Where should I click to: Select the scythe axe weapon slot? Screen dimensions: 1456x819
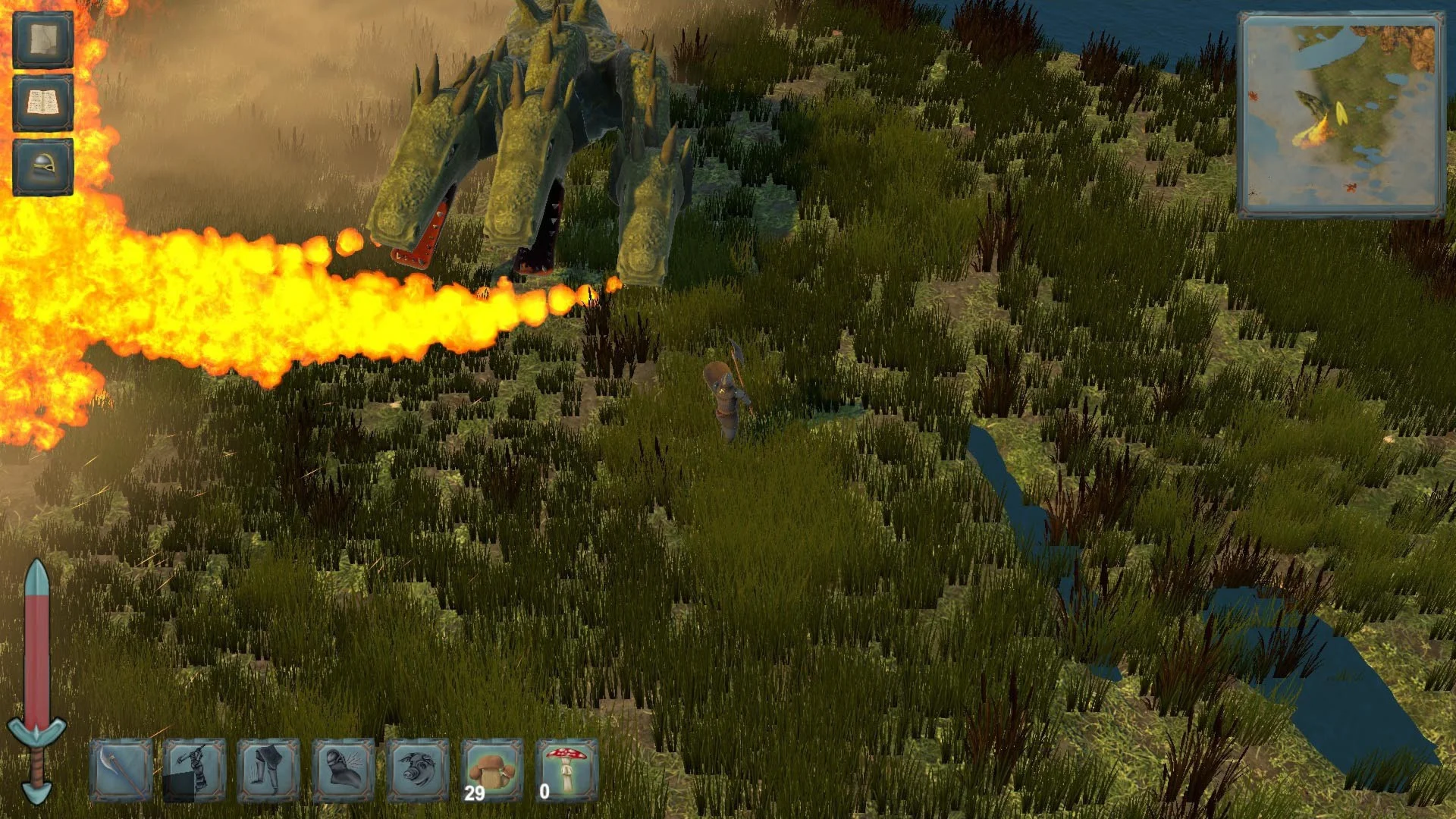pyautogui.click(x=121, y=770)
